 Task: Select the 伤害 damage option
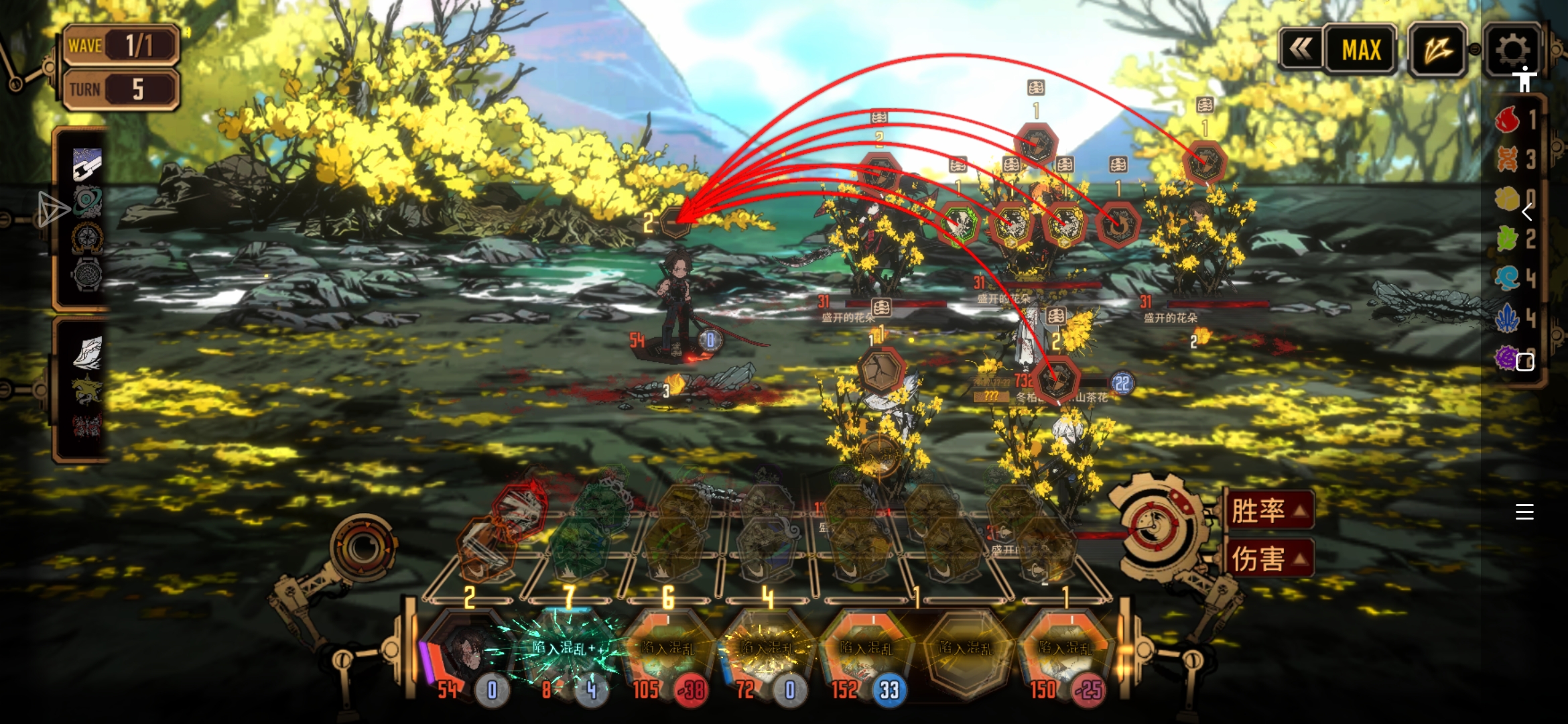coord(1268,558)
